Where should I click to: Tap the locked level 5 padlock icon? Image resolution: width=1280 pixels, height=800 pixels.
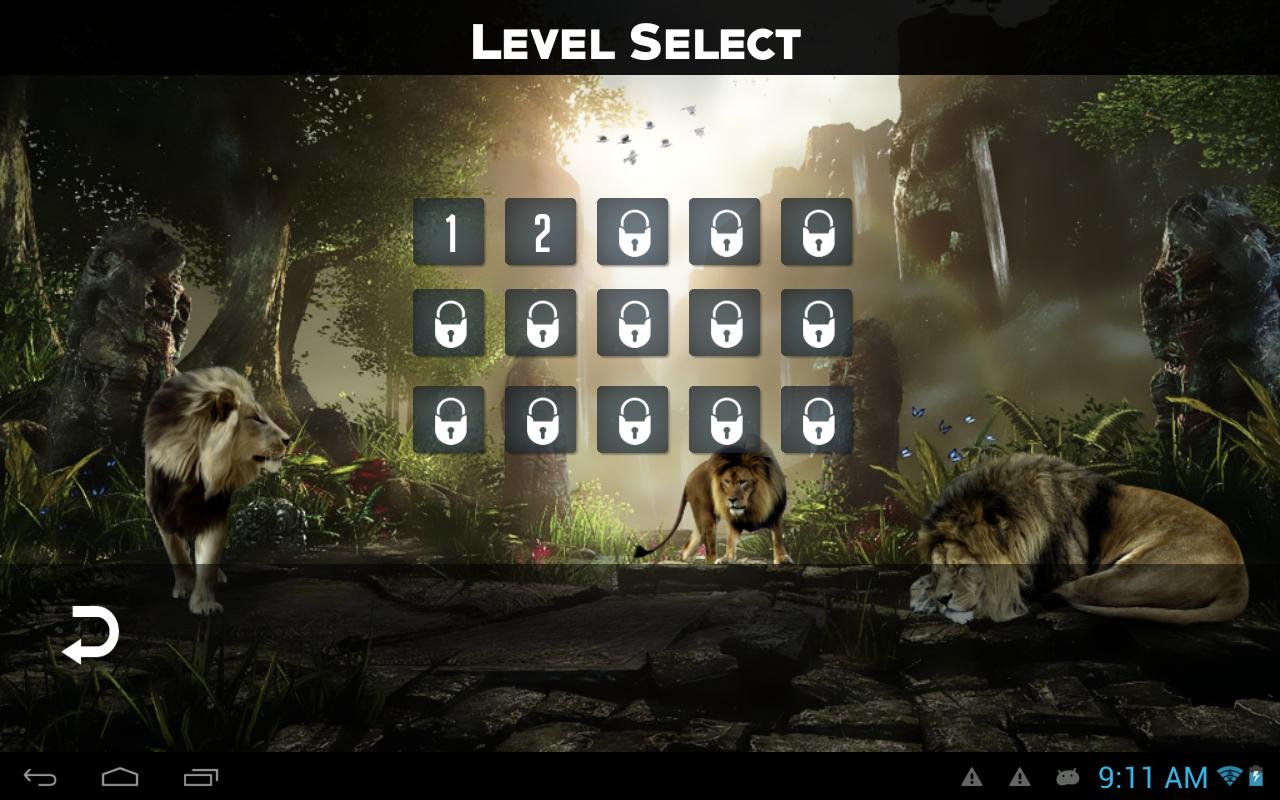[816, 232]
